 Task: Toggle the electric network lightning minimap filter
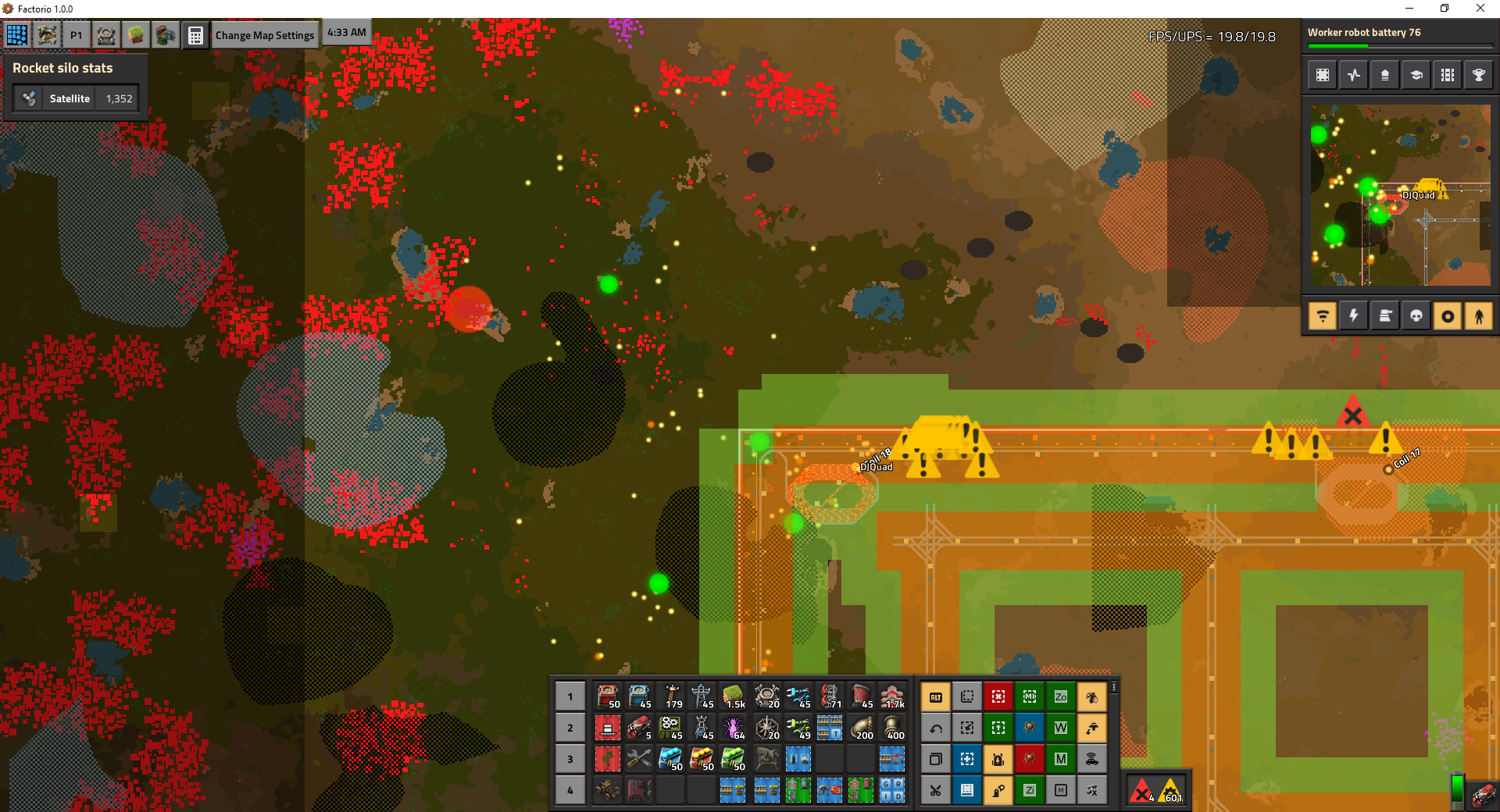pos(1353,316)
